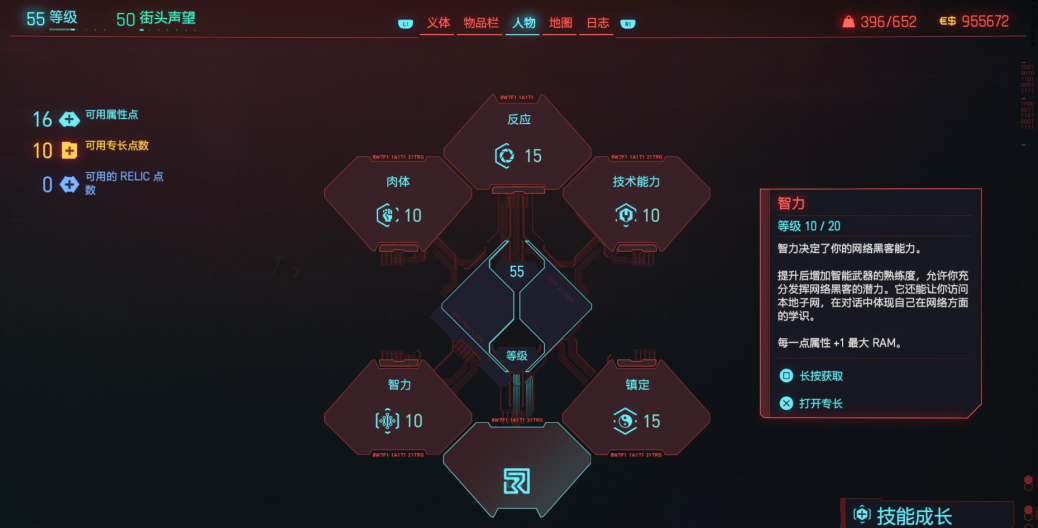
Task: Go to the 地图 tab
Action: 560,23
